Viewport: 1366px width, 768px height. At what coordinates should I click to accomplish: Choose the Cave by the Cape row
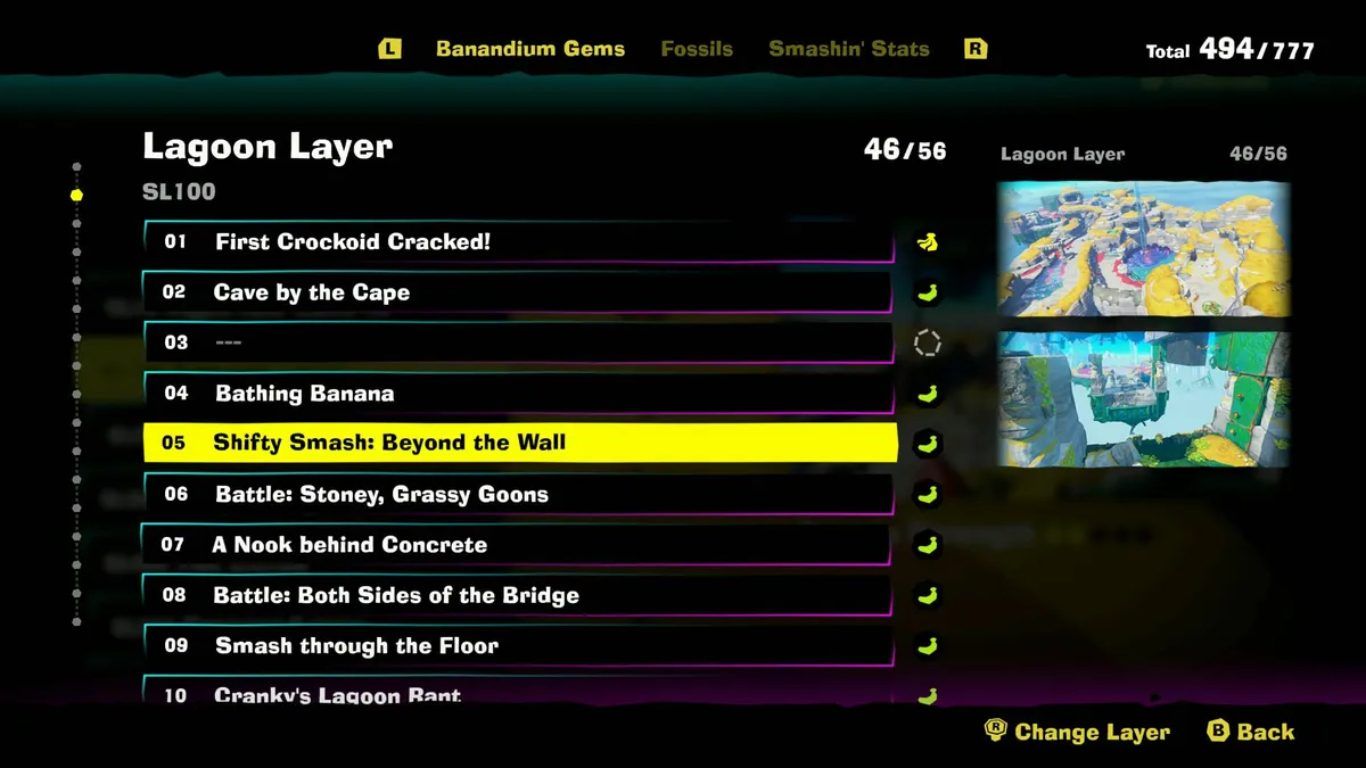point(518,293)
